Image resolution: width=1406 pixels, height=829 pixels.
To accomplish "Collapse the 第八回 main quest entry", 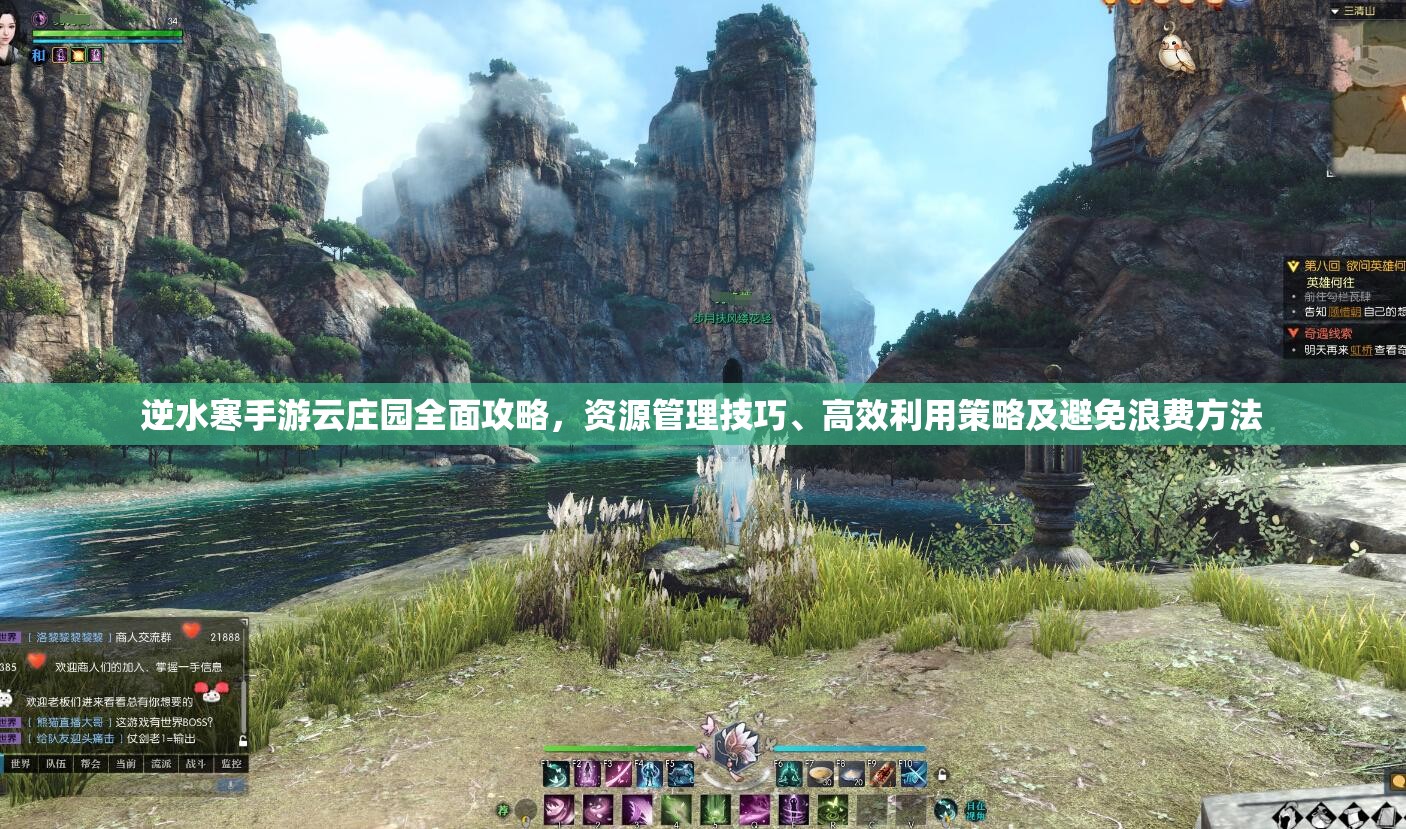I will pyautogui.click(x=1293, y=266).
